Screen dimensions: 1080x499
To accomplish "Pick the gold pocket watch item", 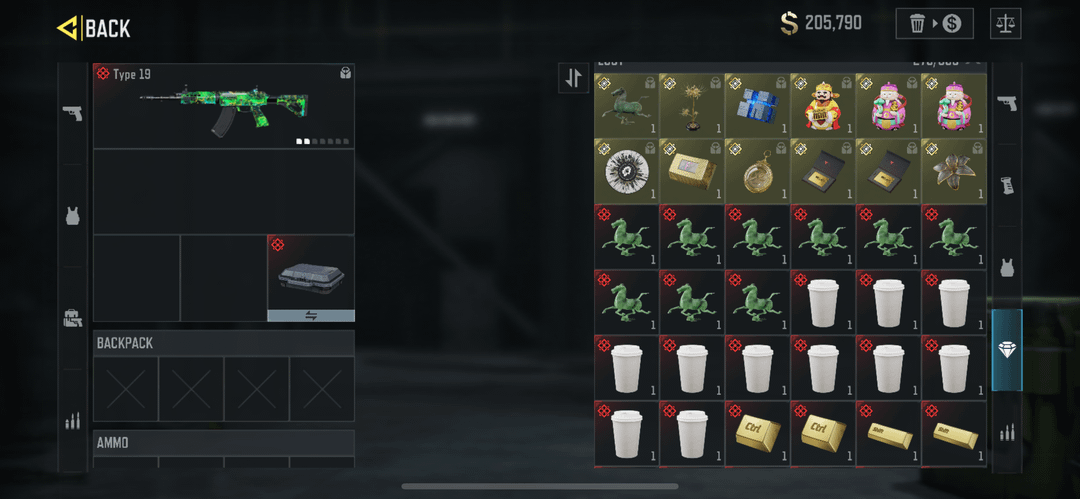I will coord(757,170).
